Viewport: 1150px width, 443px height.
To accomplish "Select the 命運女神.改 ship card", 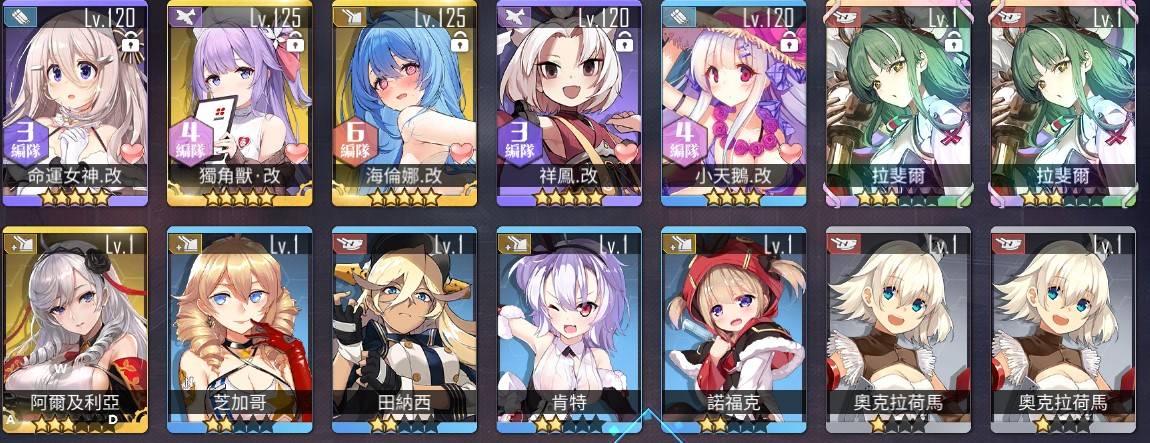I will click(75, 100).
